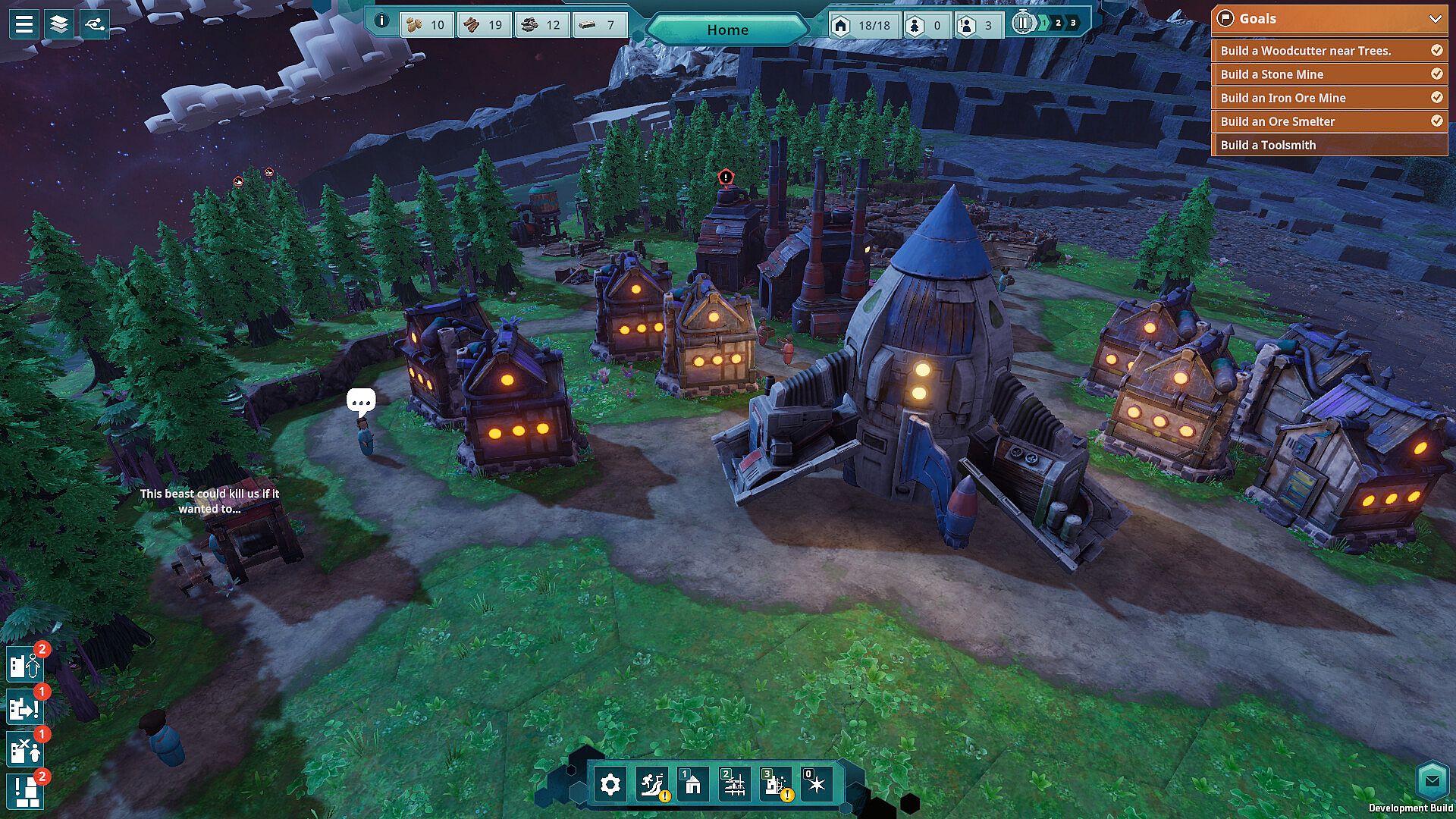The height and width of the screenshot is (819, 1456).
Task: Open the building category numbered 3
Action: click(x=775, y=784)
